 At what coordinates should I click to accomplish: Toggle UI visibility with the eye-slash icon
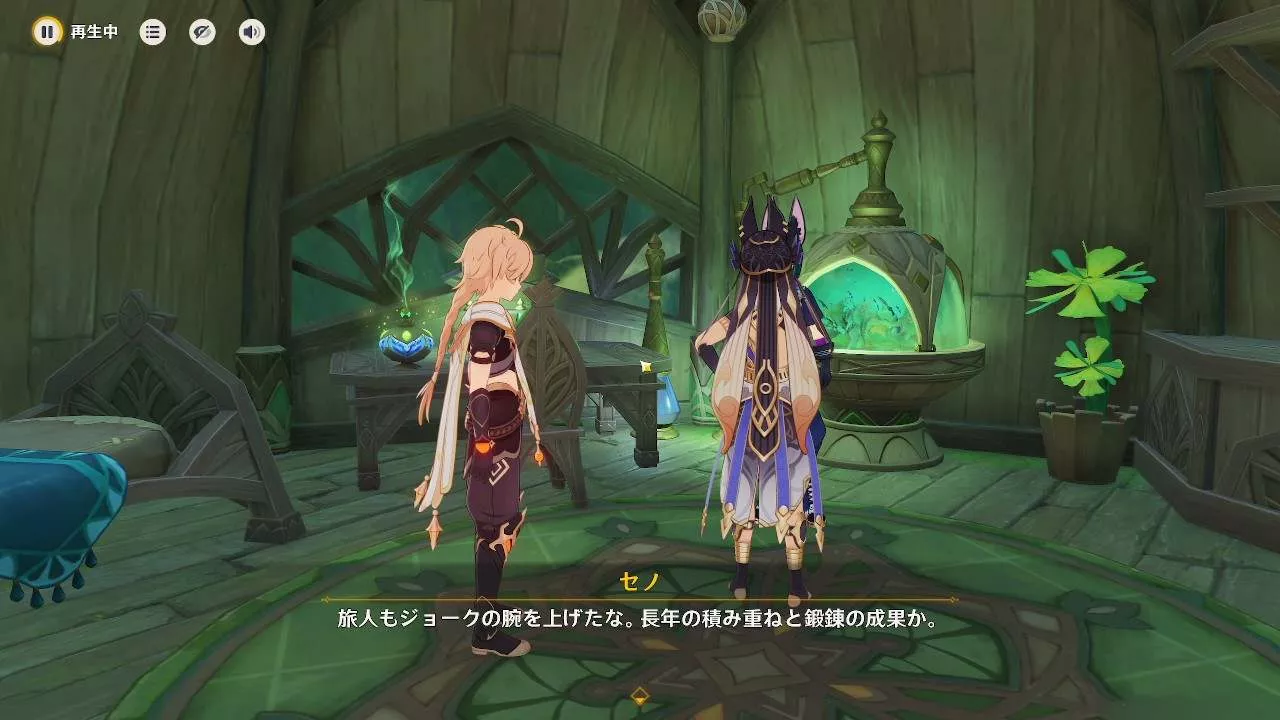[x=201, y=32]
